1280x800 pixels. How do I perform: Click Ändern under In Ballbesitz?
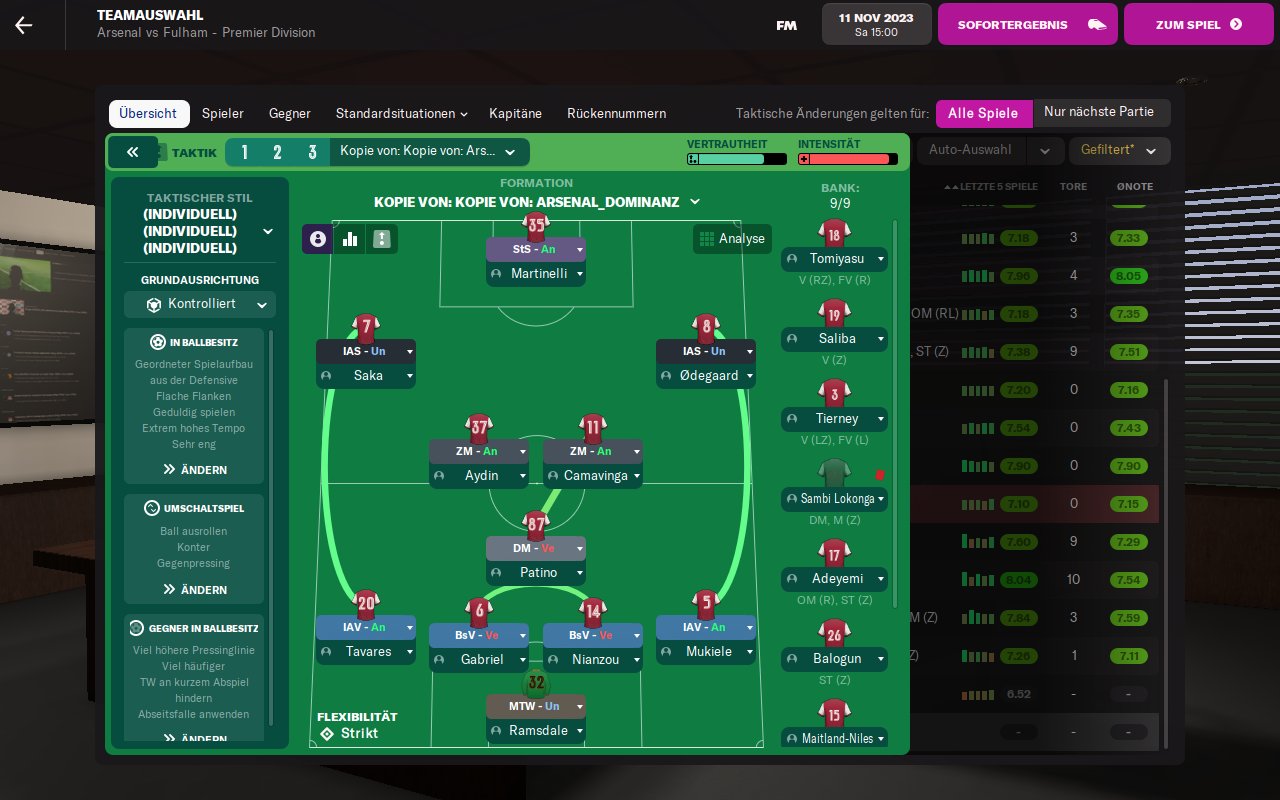(x=195, y=470)
